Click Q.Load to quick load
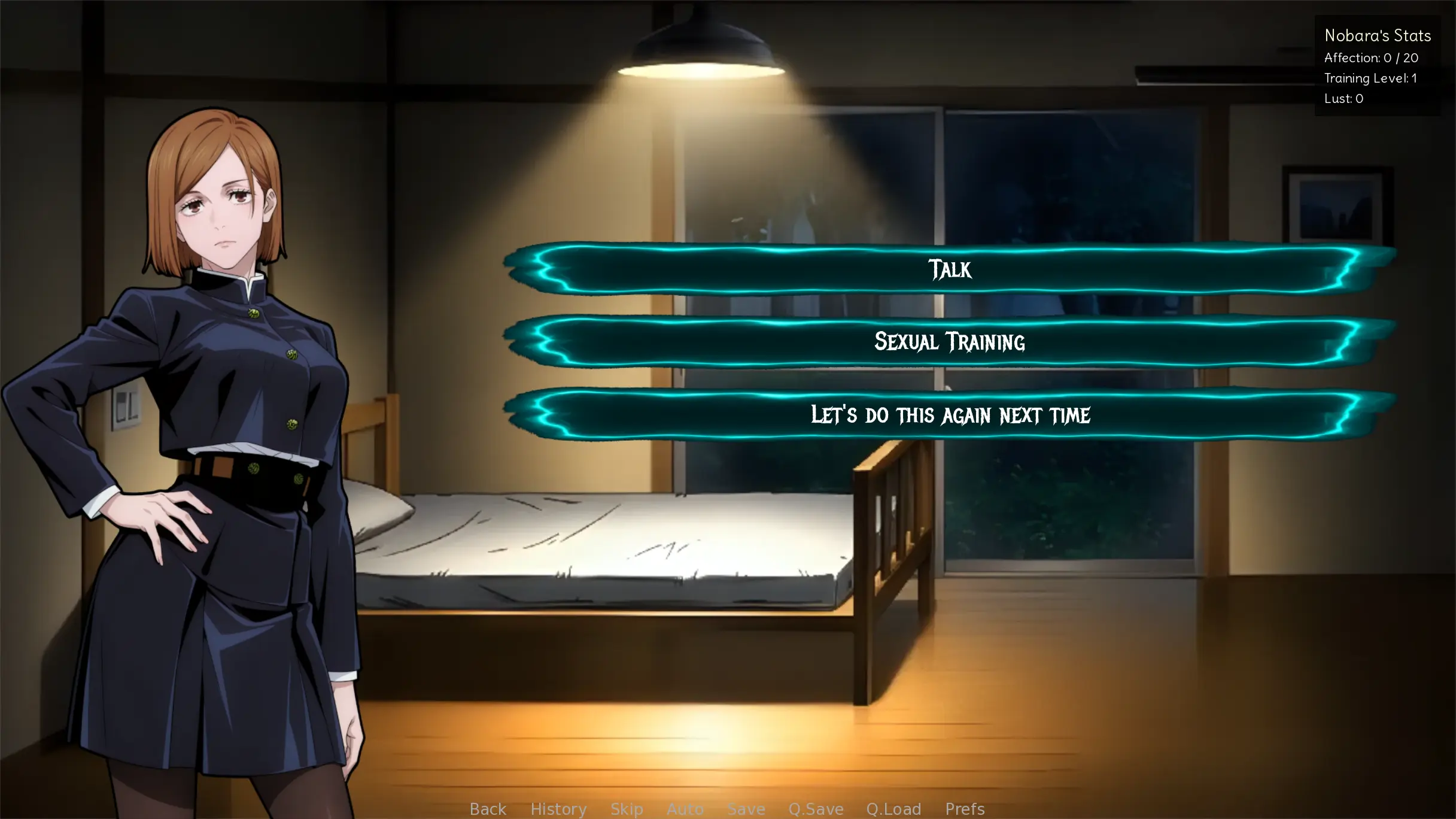Image resolution: width=1456 pixels, height=819 pixels. click(893, 809)
